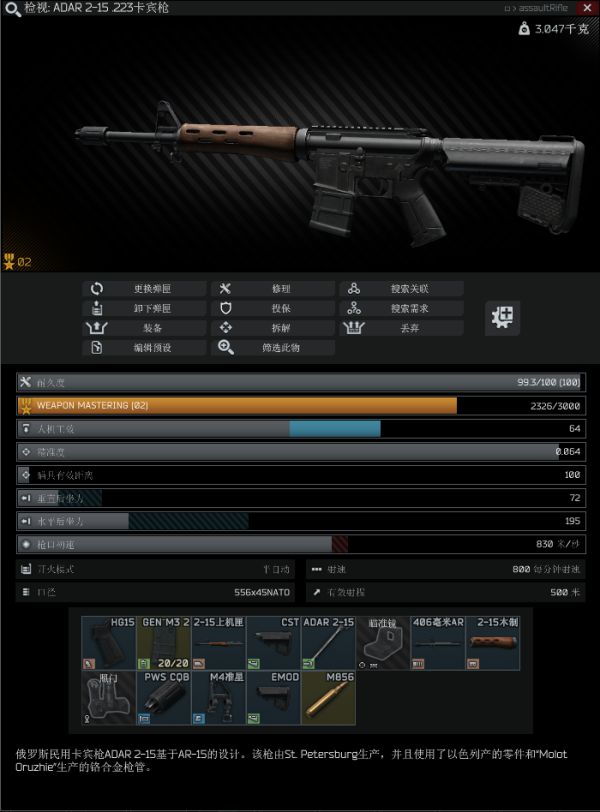Click 拆解 to disassemble the rifle

[x=272, y=328]
